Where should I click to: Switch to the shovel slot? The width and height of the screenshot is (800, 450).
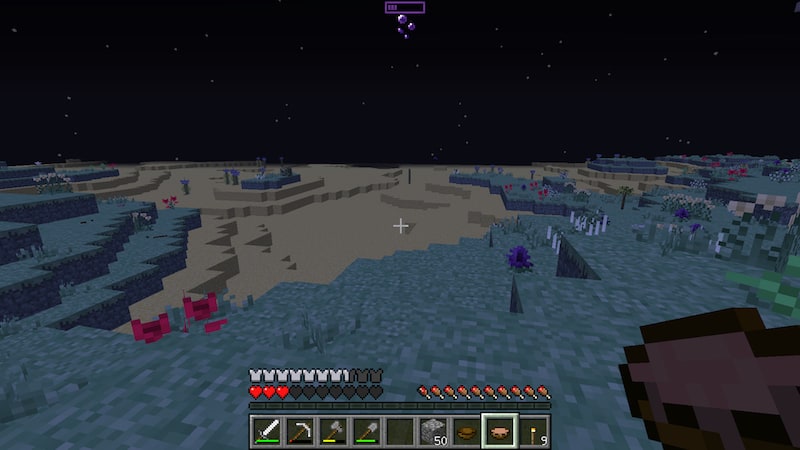[366, 431]
